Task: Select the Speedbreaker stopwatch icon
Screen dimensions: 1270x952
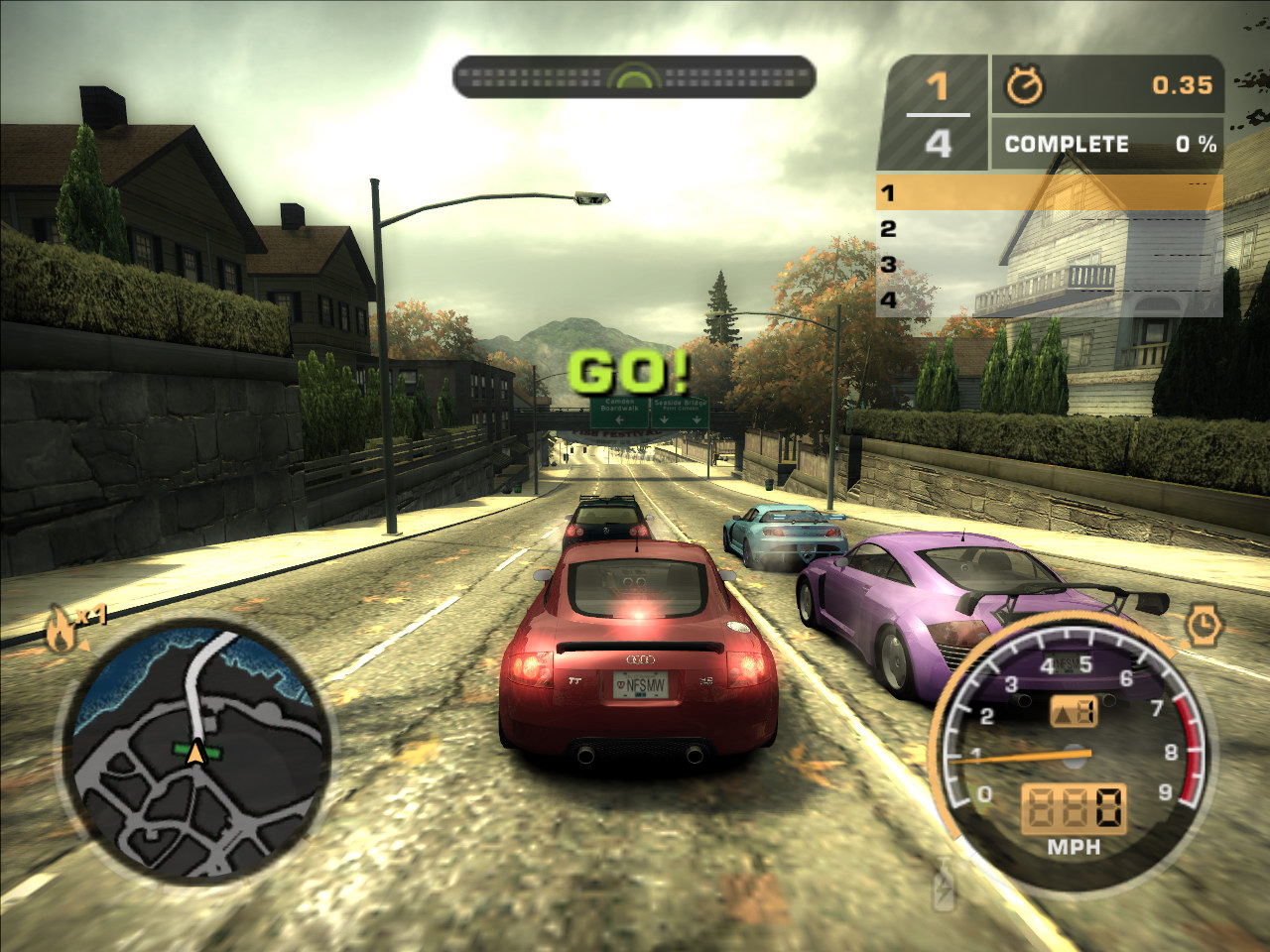Action: click(1203, 626)
